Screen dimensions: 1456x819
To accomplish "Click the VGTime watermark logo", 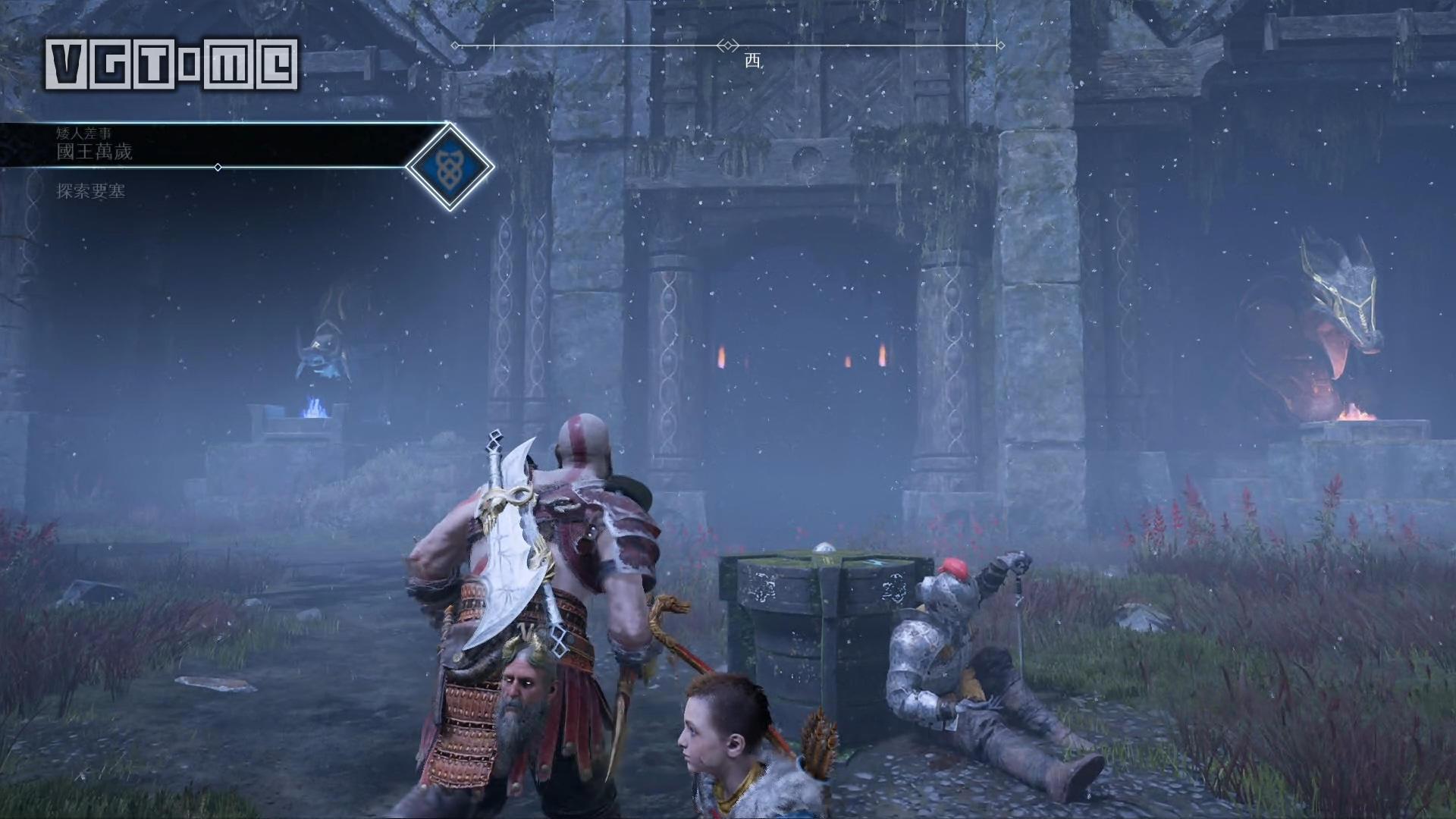I will pyautogui.click(x=171, y=64).
